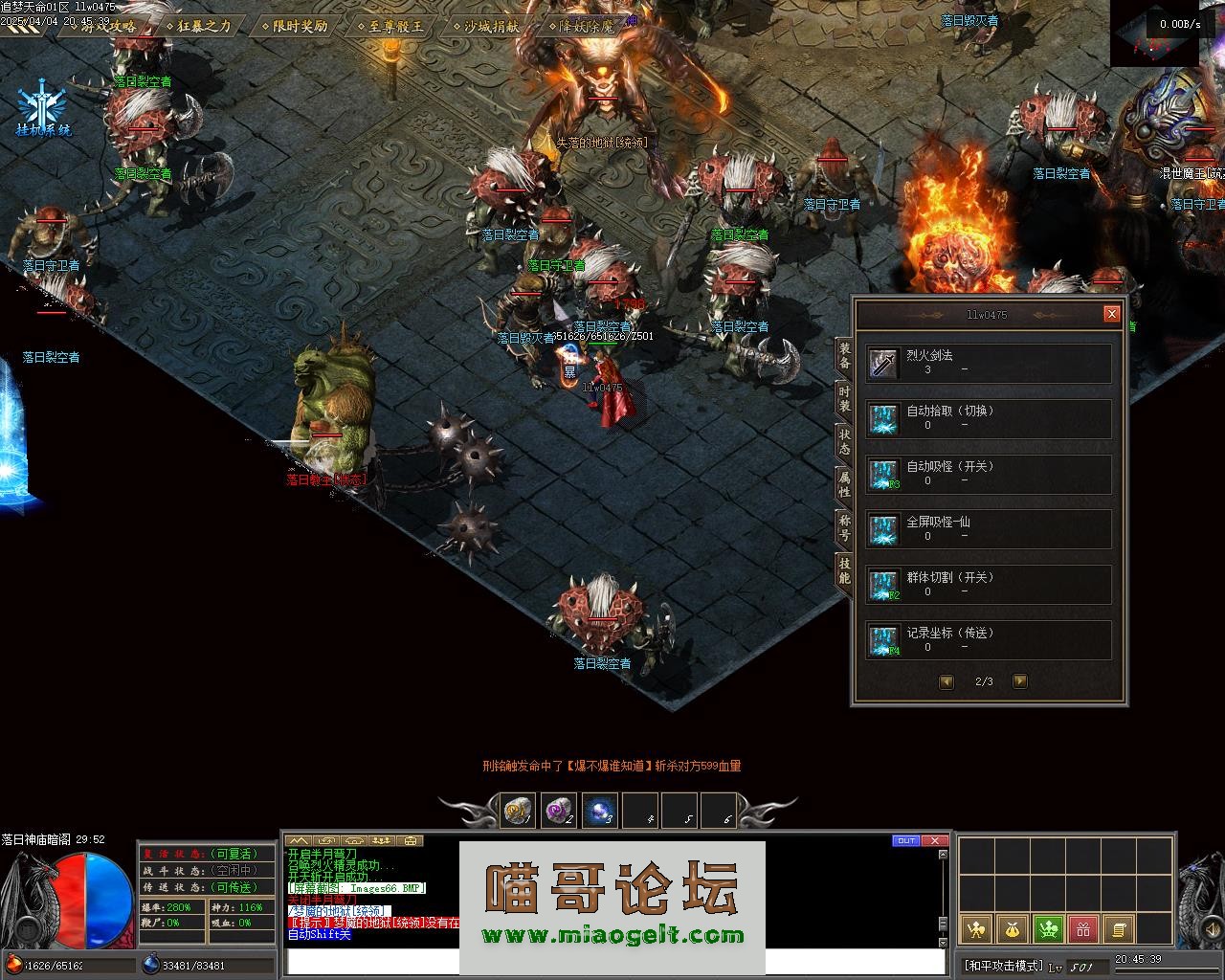
Task: Use the blue orb in hotbar slot 3
Action: point(599,812)
